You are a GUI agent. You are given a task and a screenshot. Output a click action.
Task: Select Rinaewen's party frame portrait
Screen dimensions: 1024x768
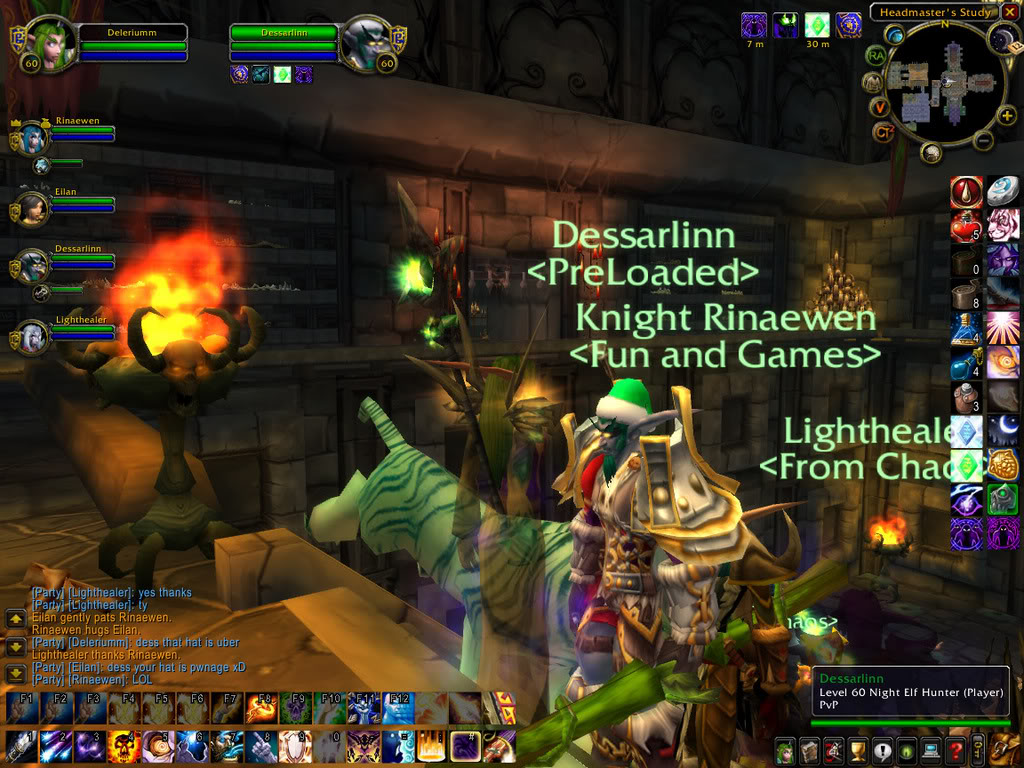point(32,138)
